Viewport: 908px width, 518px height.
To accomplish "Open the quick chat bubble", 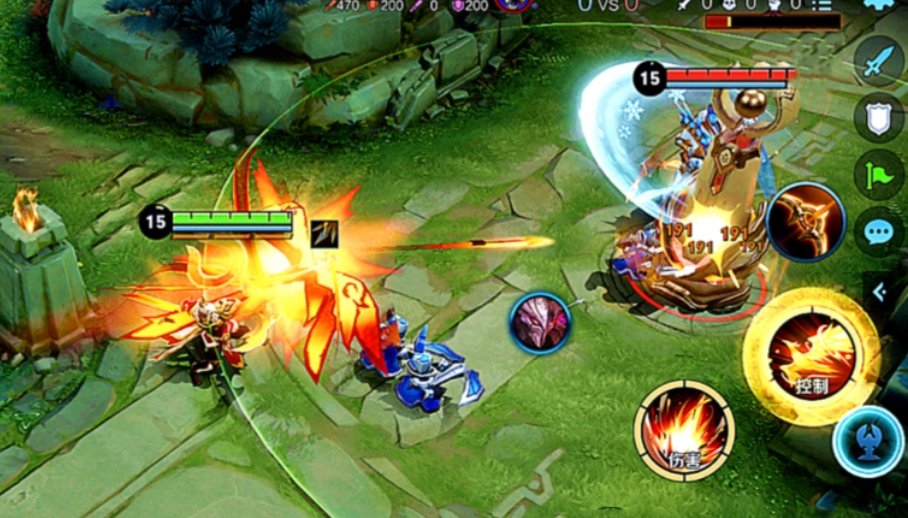I will click(879, 232).
